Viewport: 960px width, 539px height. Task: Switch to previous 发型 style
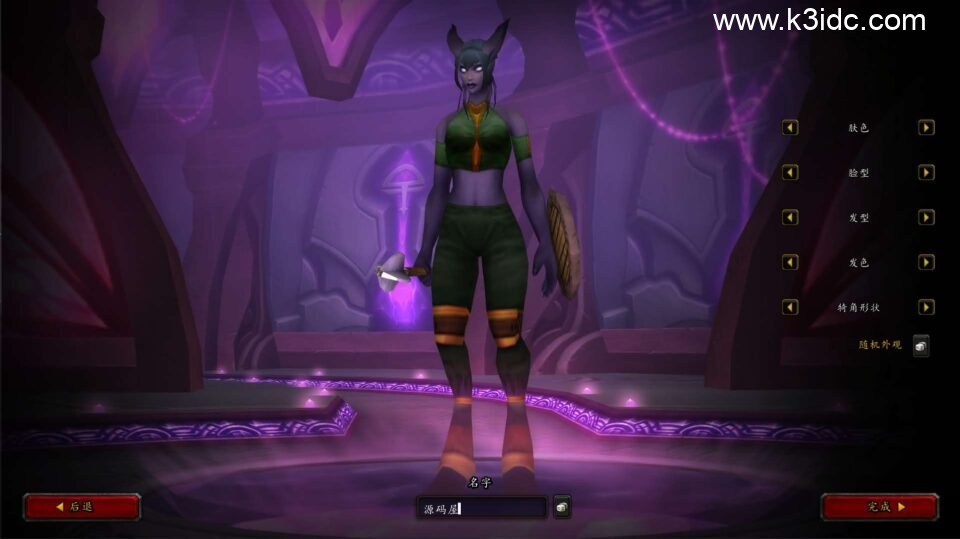point(790,217)
